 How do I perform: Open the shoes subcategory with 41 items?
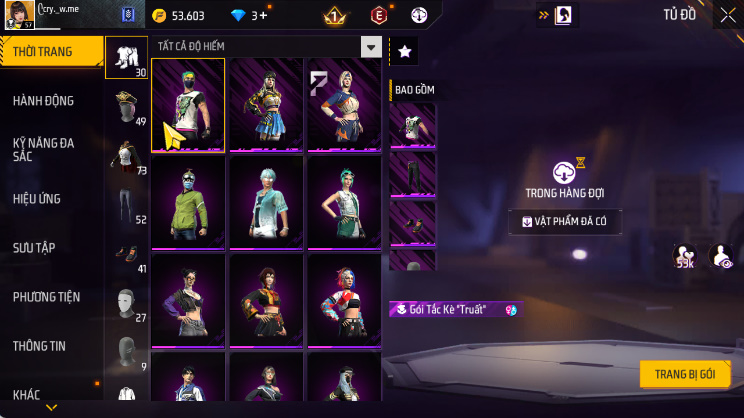click(x=126, y=255)
